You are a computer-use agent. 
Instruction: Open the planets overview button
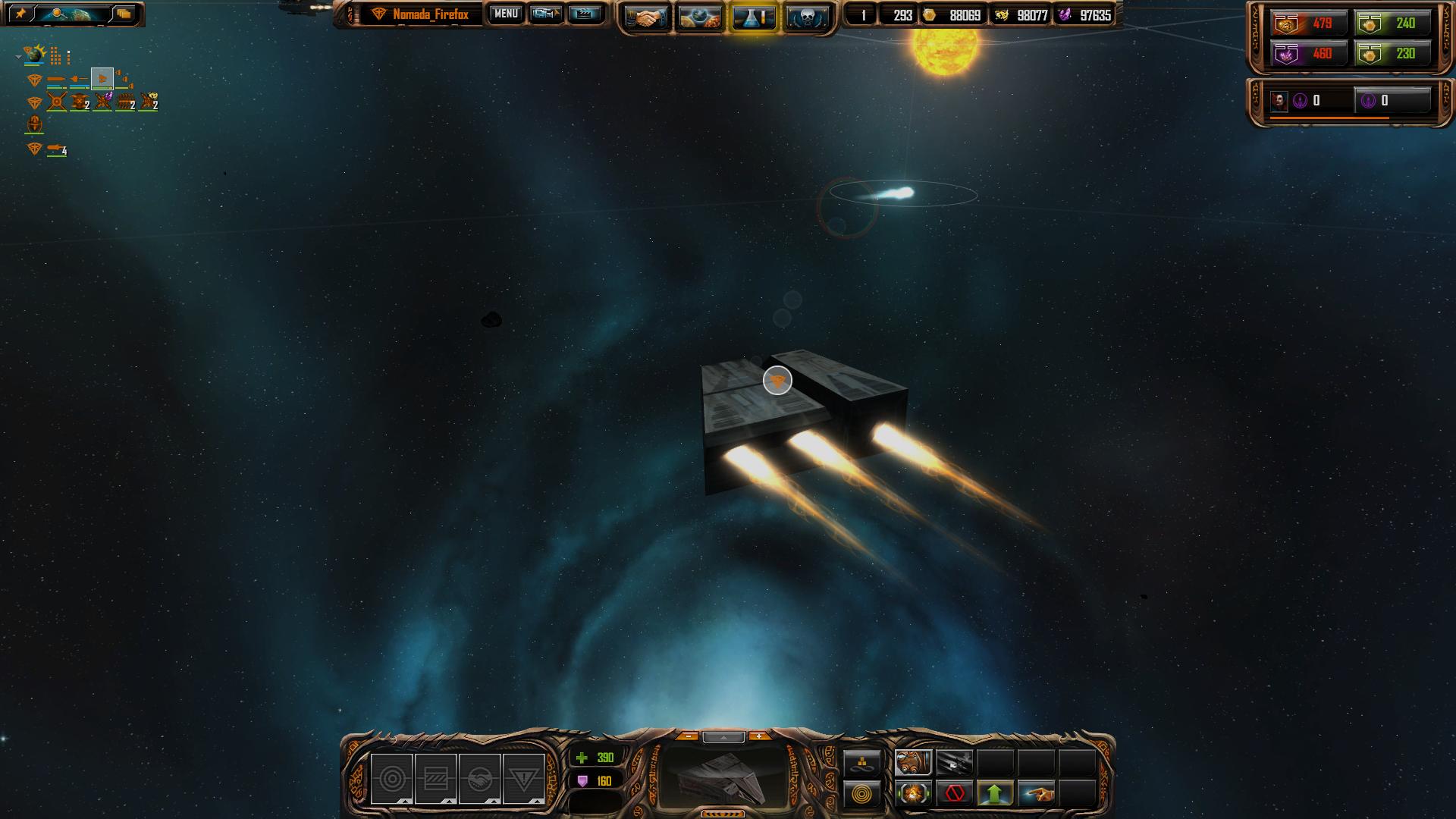(699, 17)
